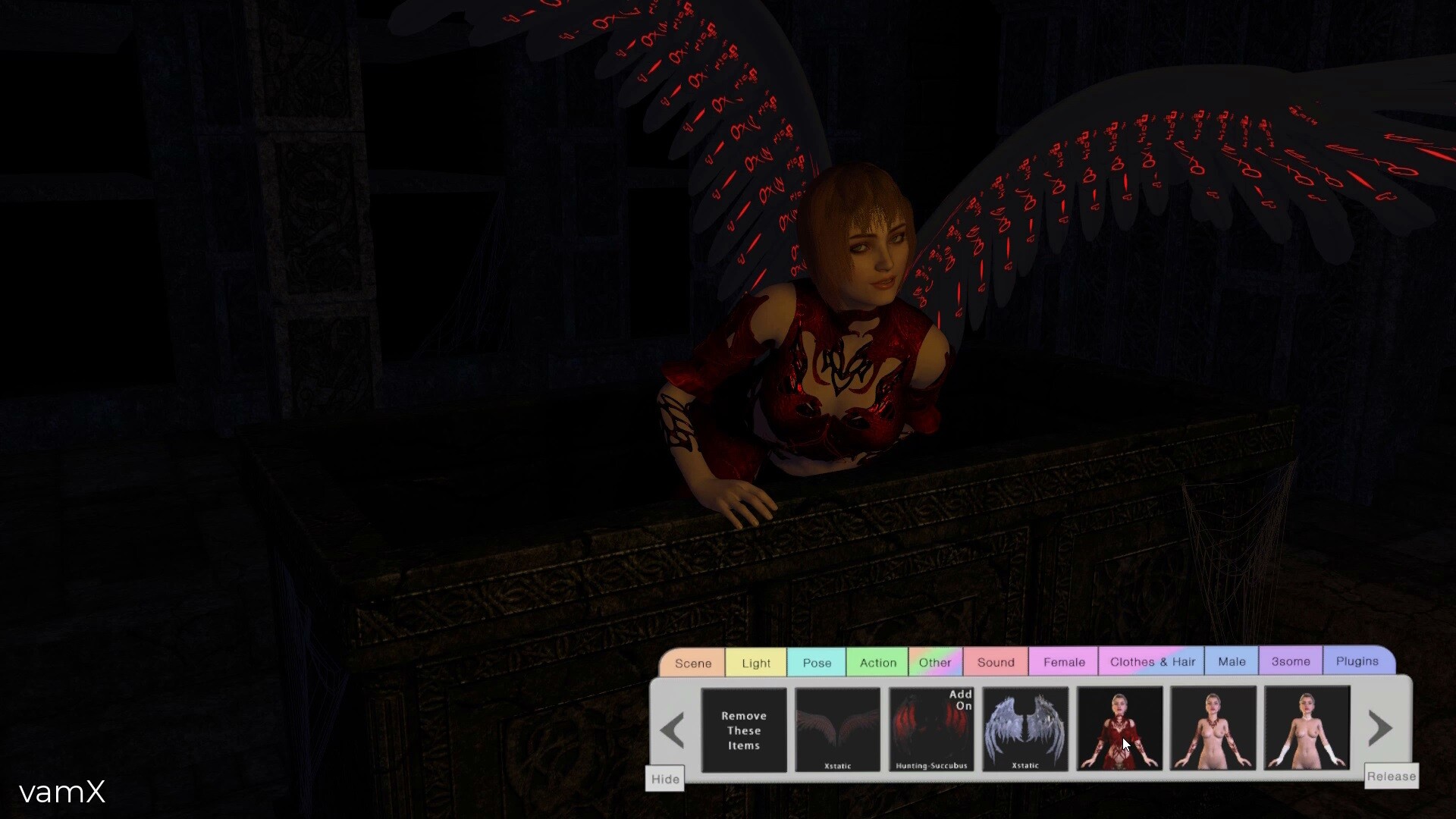Show the Plugins tab
This screenshot has width=1456, height=819.
[x=1357, y=661]
